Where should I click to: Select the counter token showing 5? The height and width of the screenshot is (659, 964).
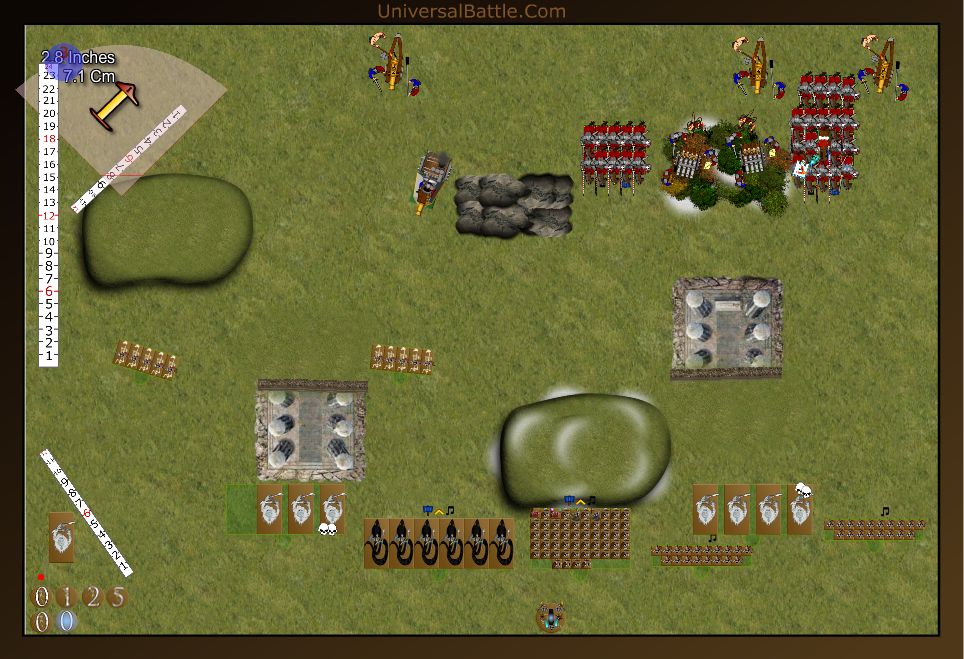tap(117, 597)
